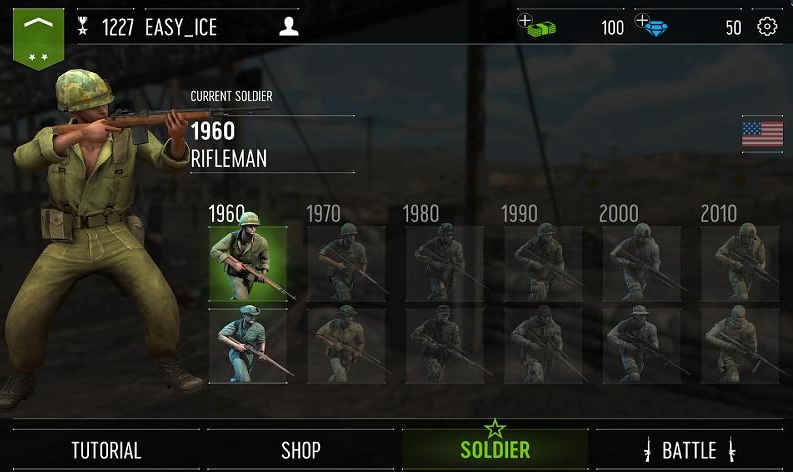793x472 pixels.
Task: Select the Soldier tab
Action: [x=495, y=450]
